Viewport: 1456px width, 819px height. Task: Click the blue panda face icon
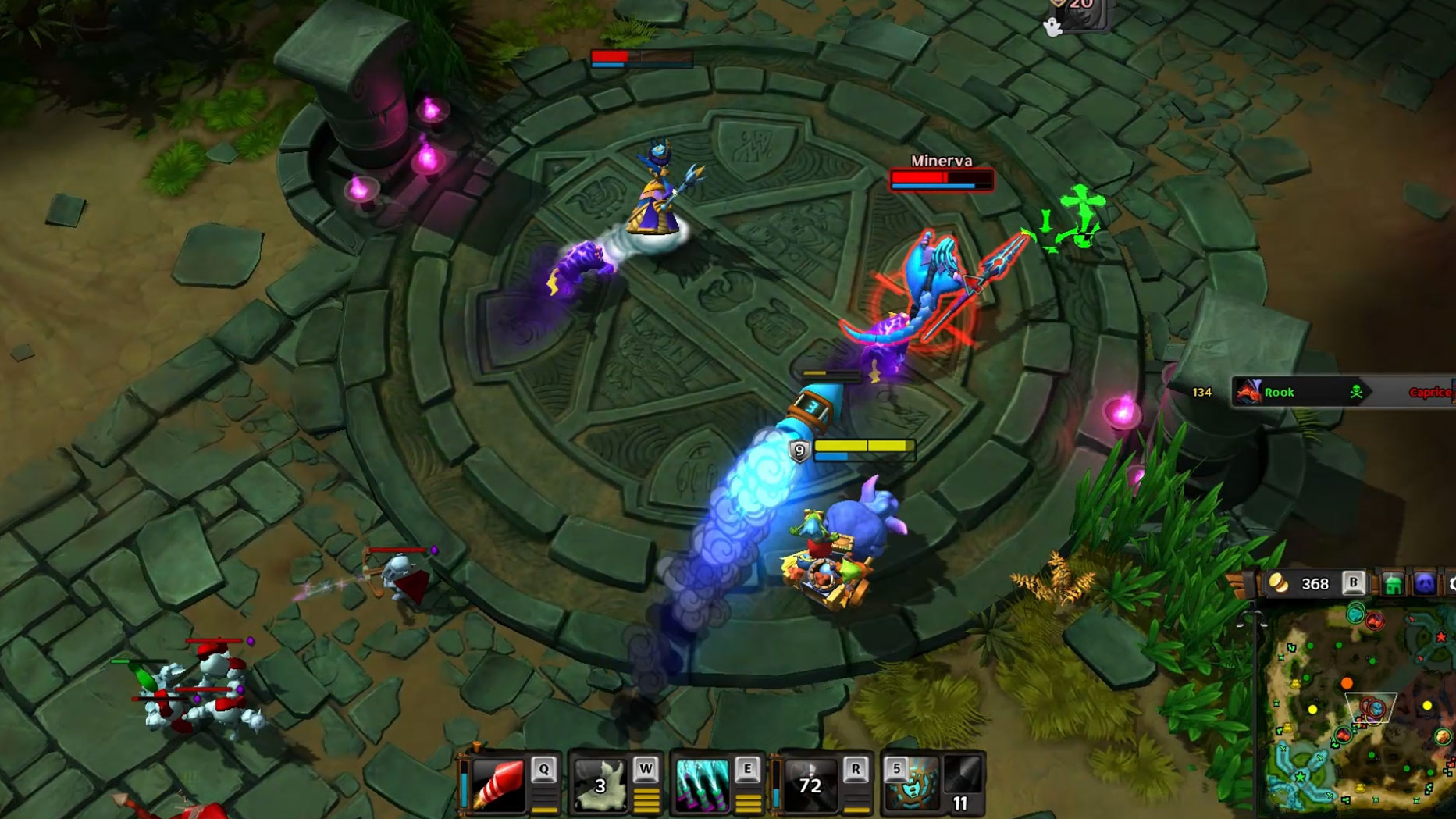tap(1425, 584)
